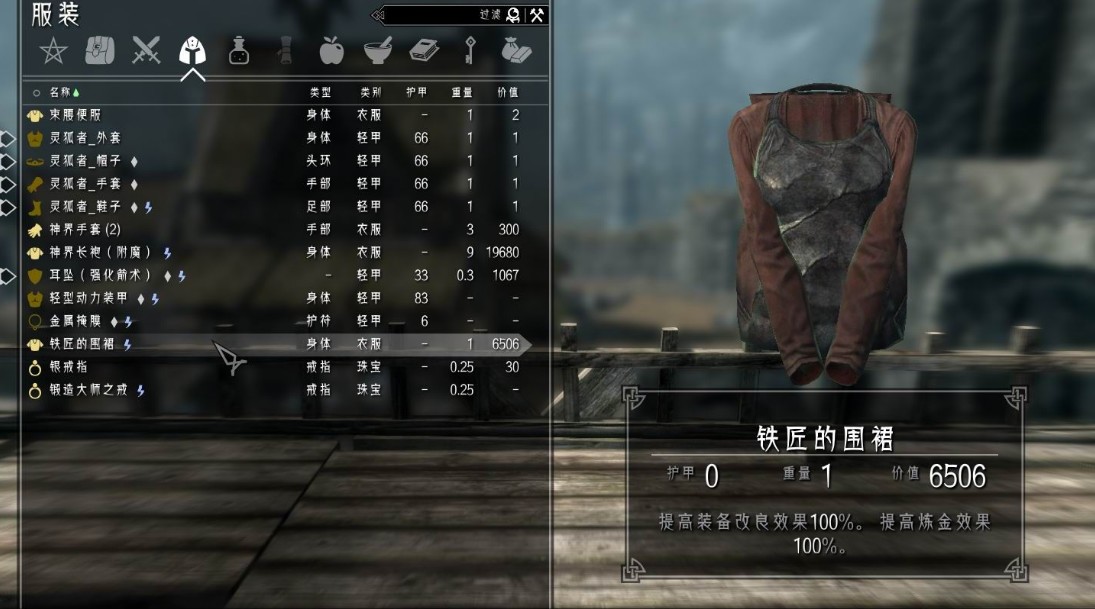Switch to the apple Food category
This screenshot has height=609, width=1095.
click(331, 50)
